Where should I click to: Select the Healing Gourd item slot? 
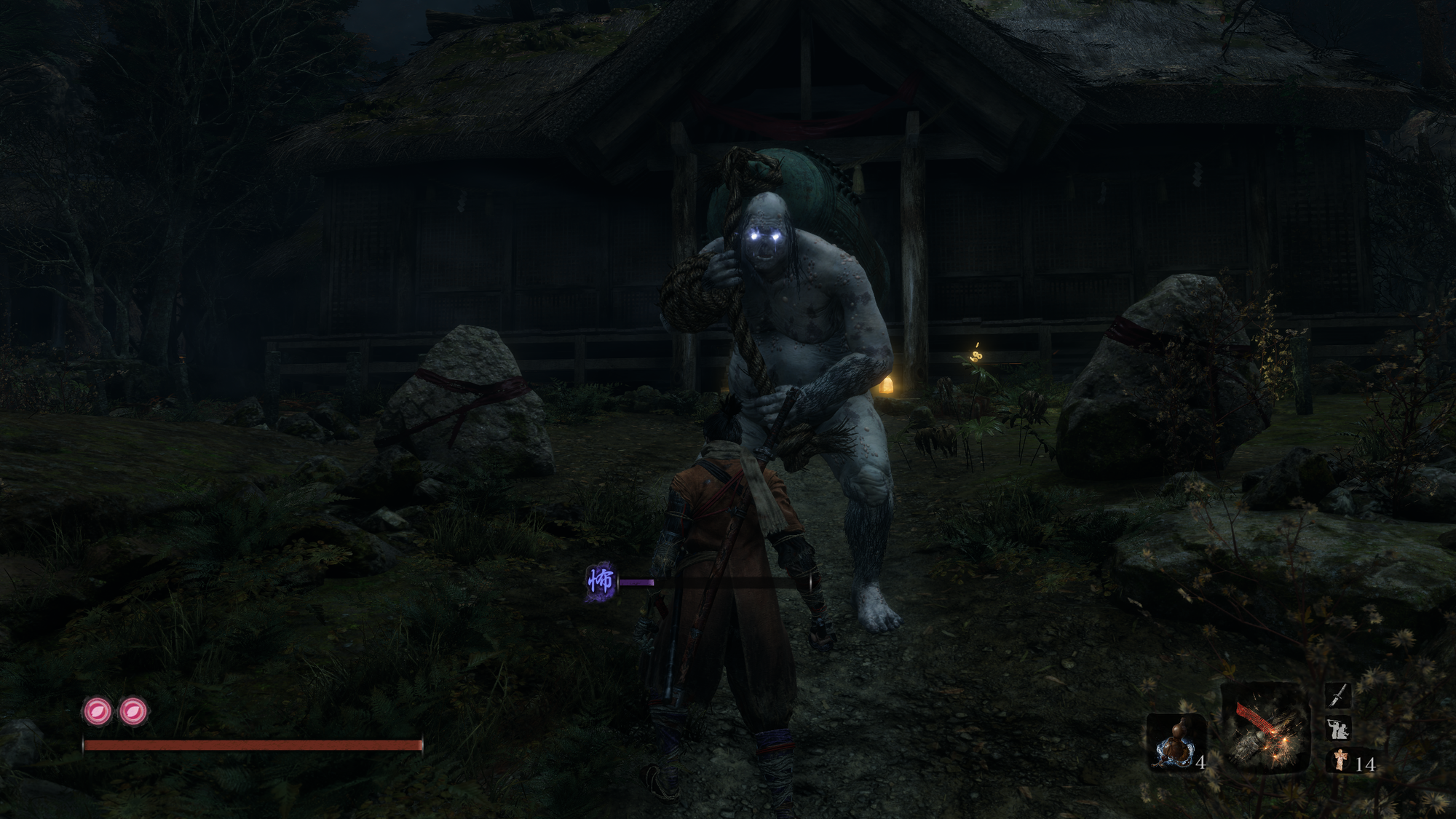(x=1175, y=743)
